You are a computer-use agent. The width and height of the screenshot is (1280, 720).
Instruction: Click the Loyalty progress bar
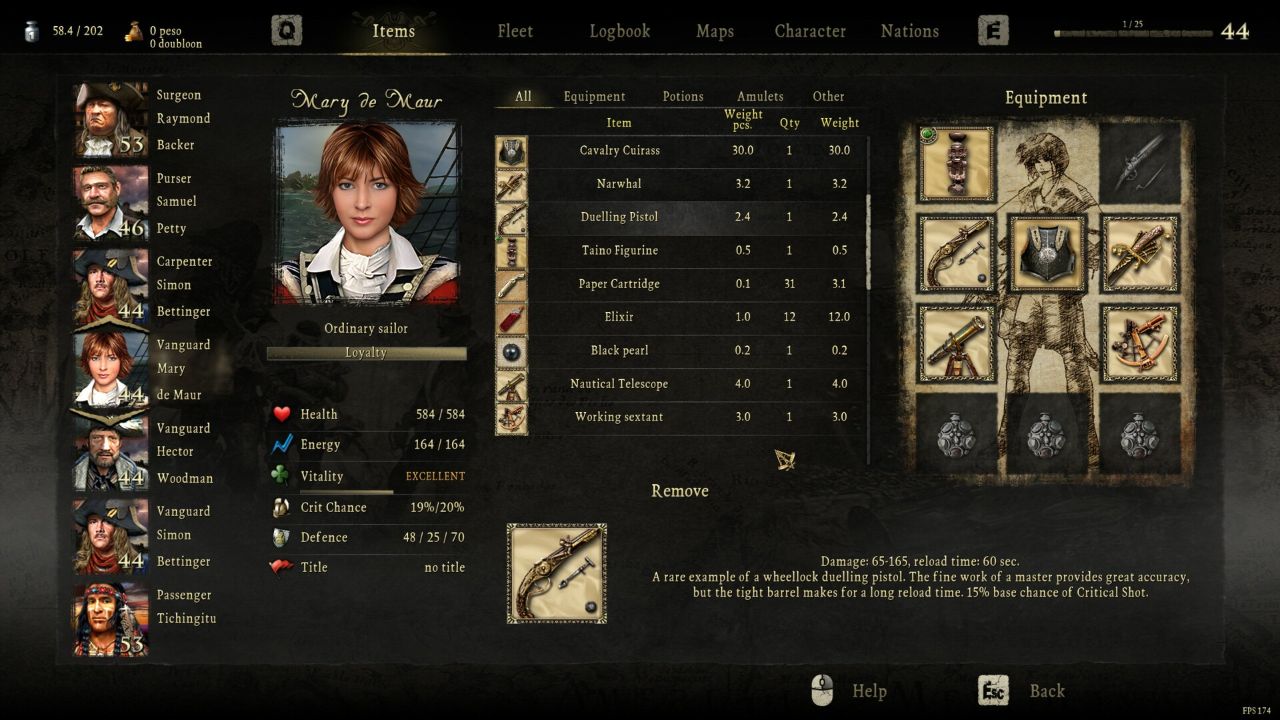coord(366,353)
